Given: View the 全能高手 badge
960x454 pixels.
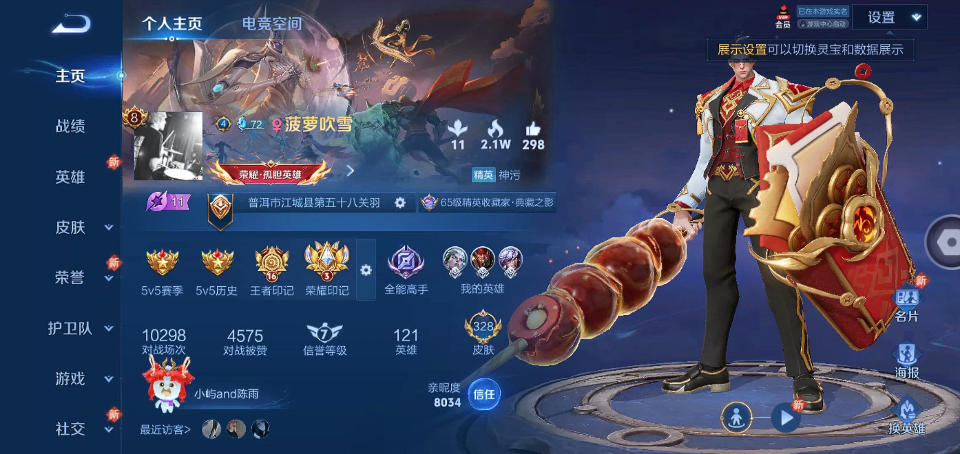Looking at the screenshot, I should click(x=406, y=268).
